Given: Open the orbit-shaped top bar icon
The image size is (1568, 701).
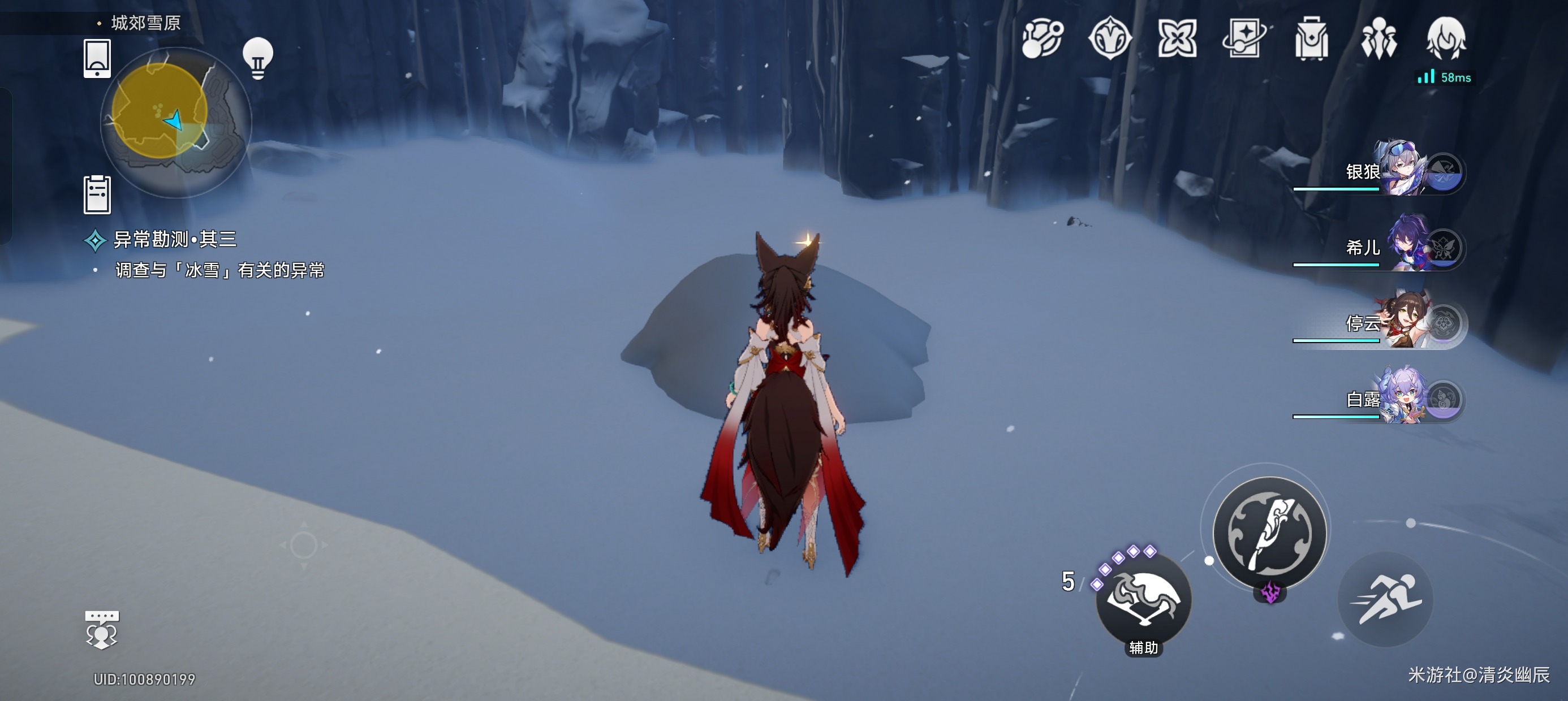Looking at the screenshot, I should [1042, 39].
